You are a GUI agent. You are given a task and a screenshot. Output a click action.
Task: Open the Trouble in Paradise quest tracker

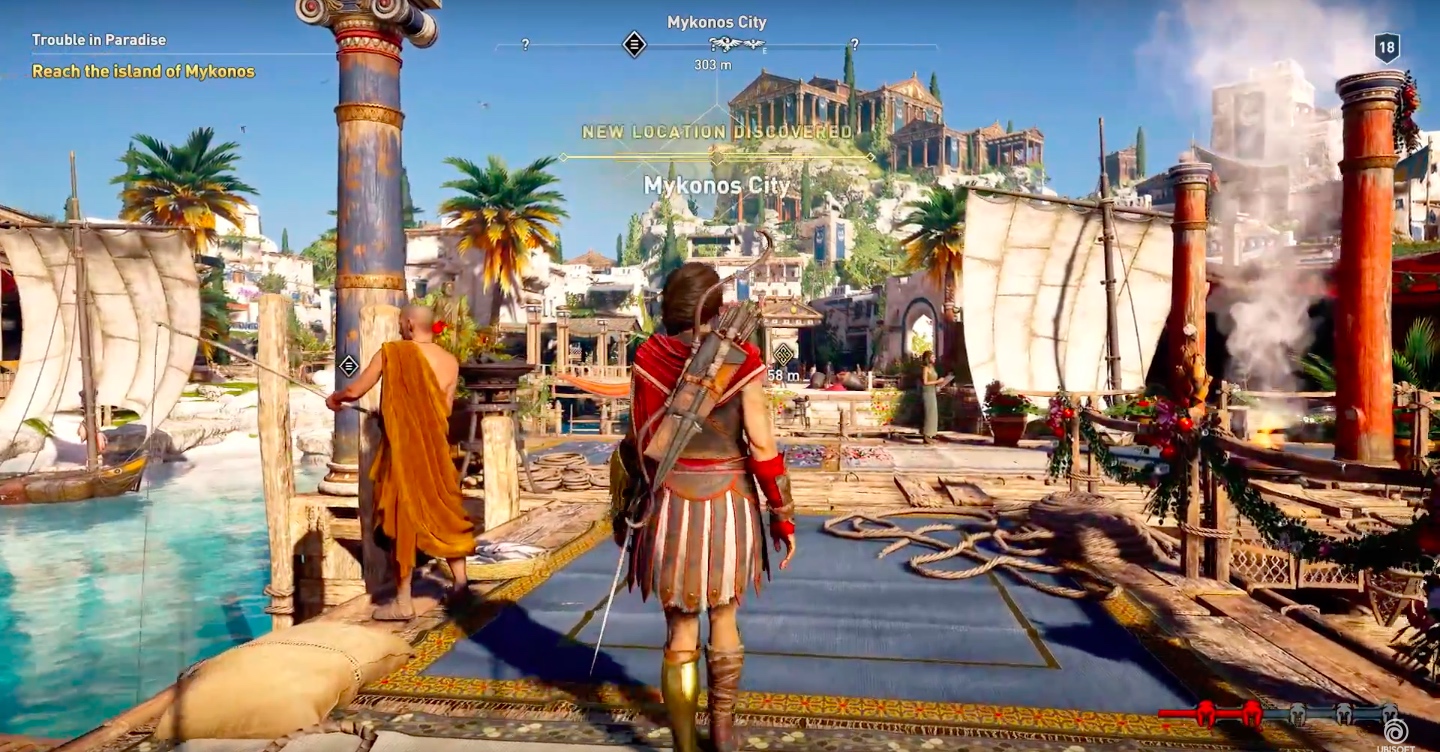(99, 40)
